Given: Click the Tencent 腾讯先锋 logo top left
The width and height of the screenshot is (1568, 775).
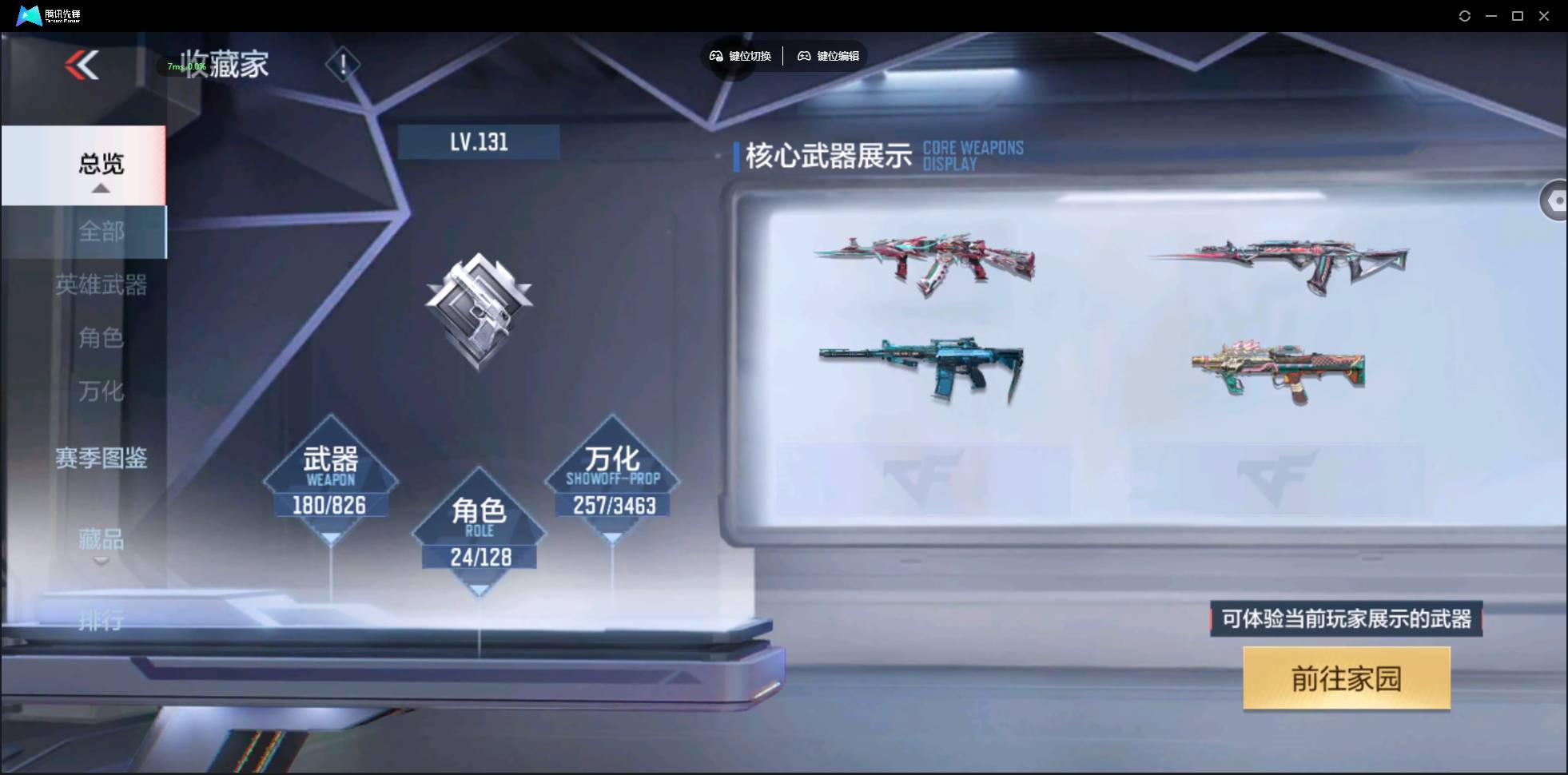Looking at the screenshot, I should pos(46,15).
